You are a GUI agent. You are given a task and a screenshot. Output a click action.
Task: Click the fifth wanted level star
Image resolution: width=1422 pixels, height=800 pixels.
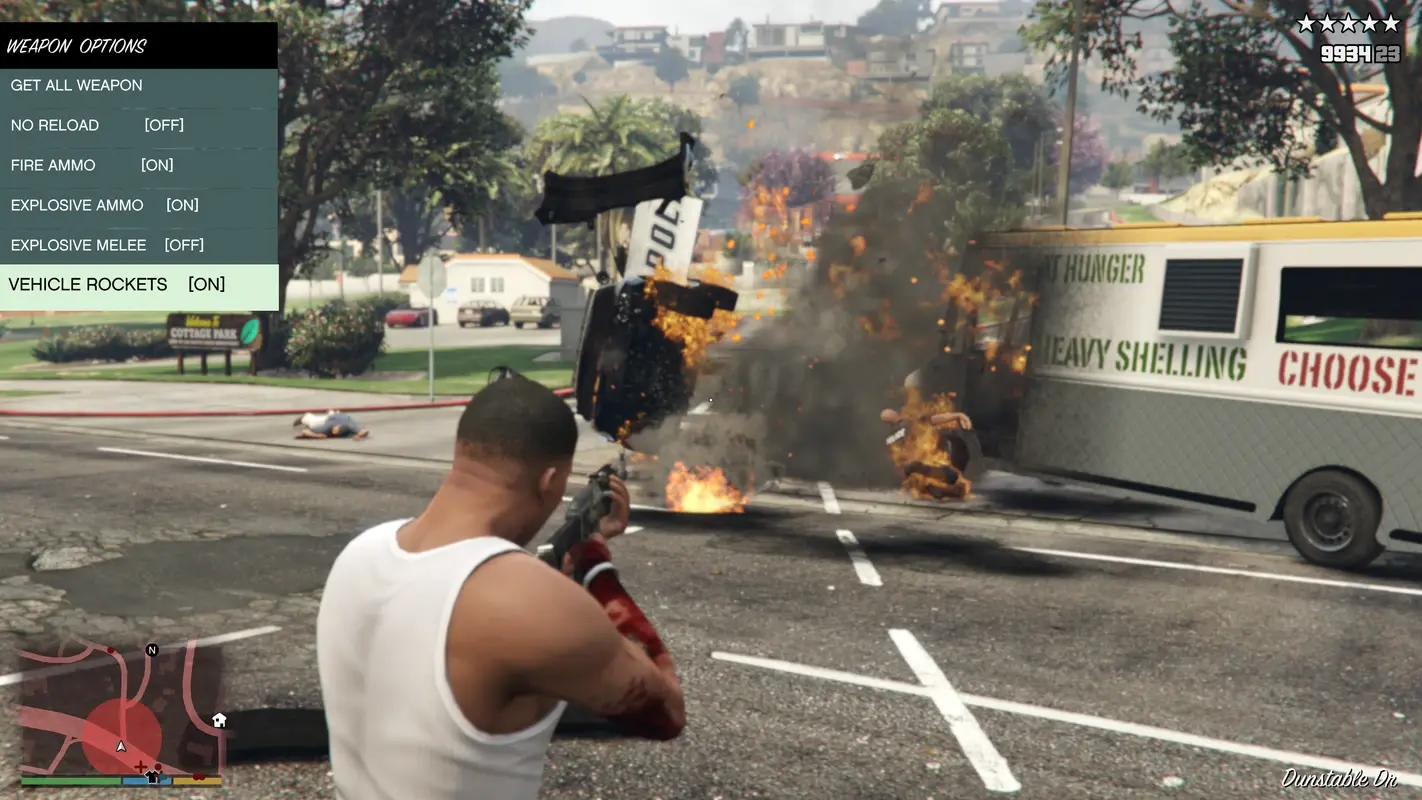click(1390, 22)
